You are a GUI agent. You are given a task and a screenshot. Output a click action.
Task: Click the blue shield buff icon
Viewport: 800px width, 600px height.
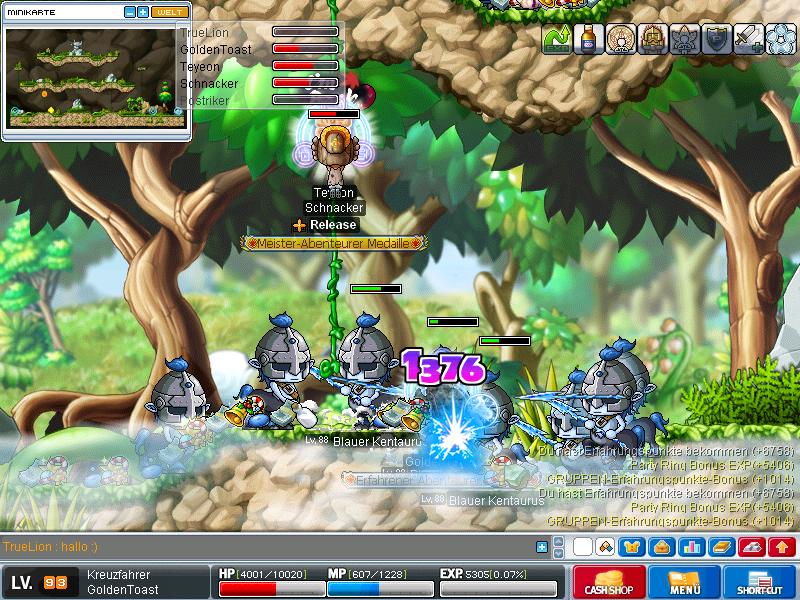tap(716, 38)
